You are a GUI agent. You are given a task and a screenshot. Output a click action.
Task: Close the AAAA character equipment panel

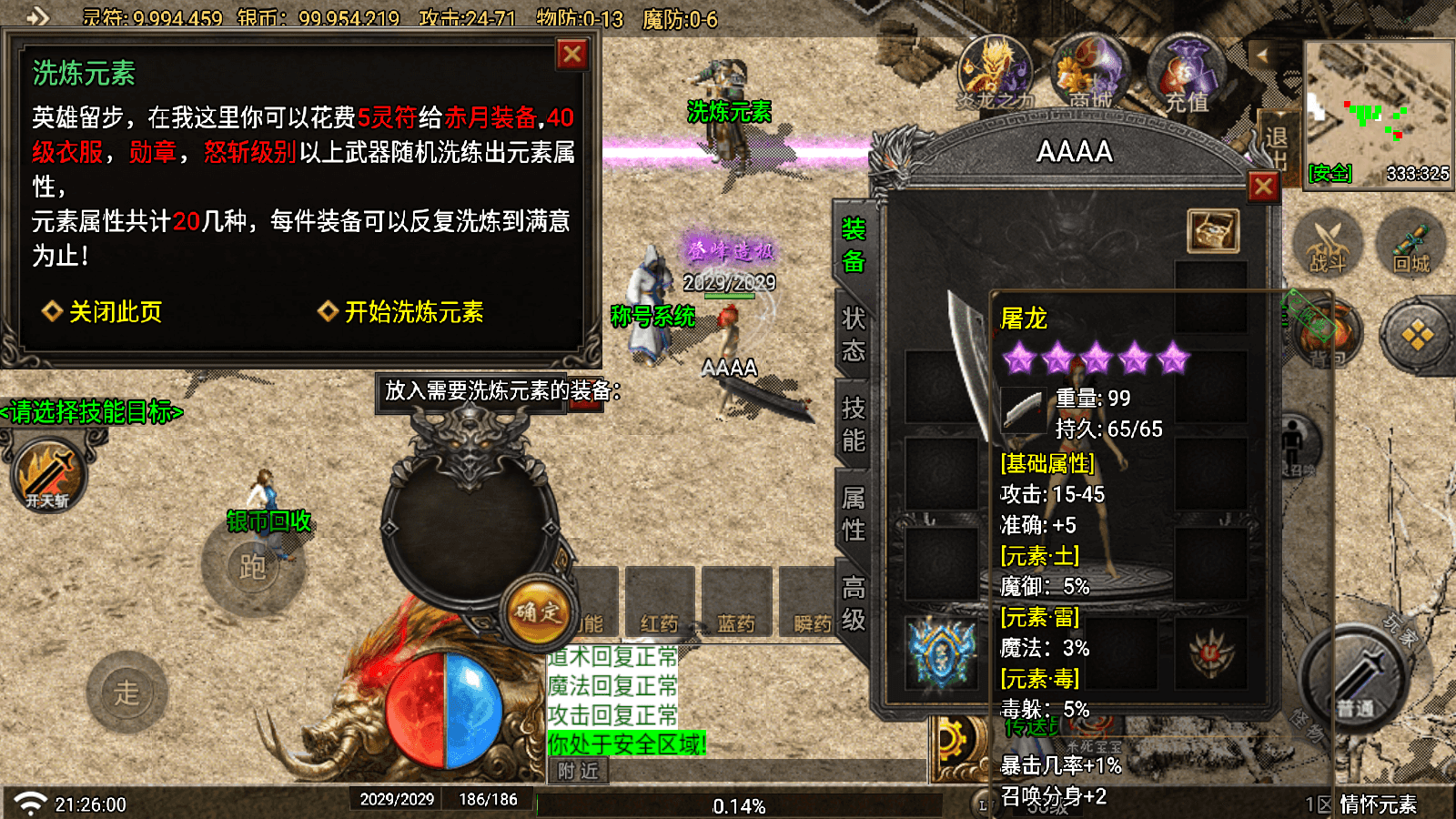pyautogui.click(x=1263, y=187)
